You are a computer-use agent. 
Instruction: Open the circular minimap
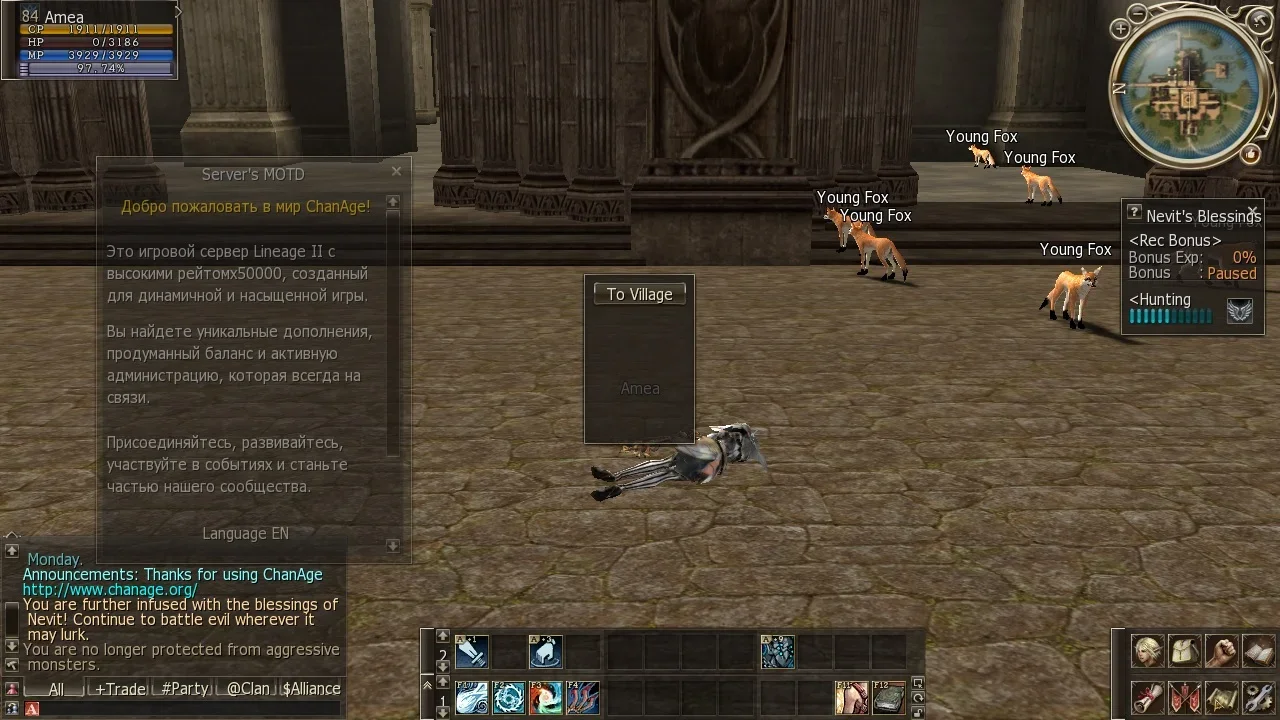(1185, 90)
